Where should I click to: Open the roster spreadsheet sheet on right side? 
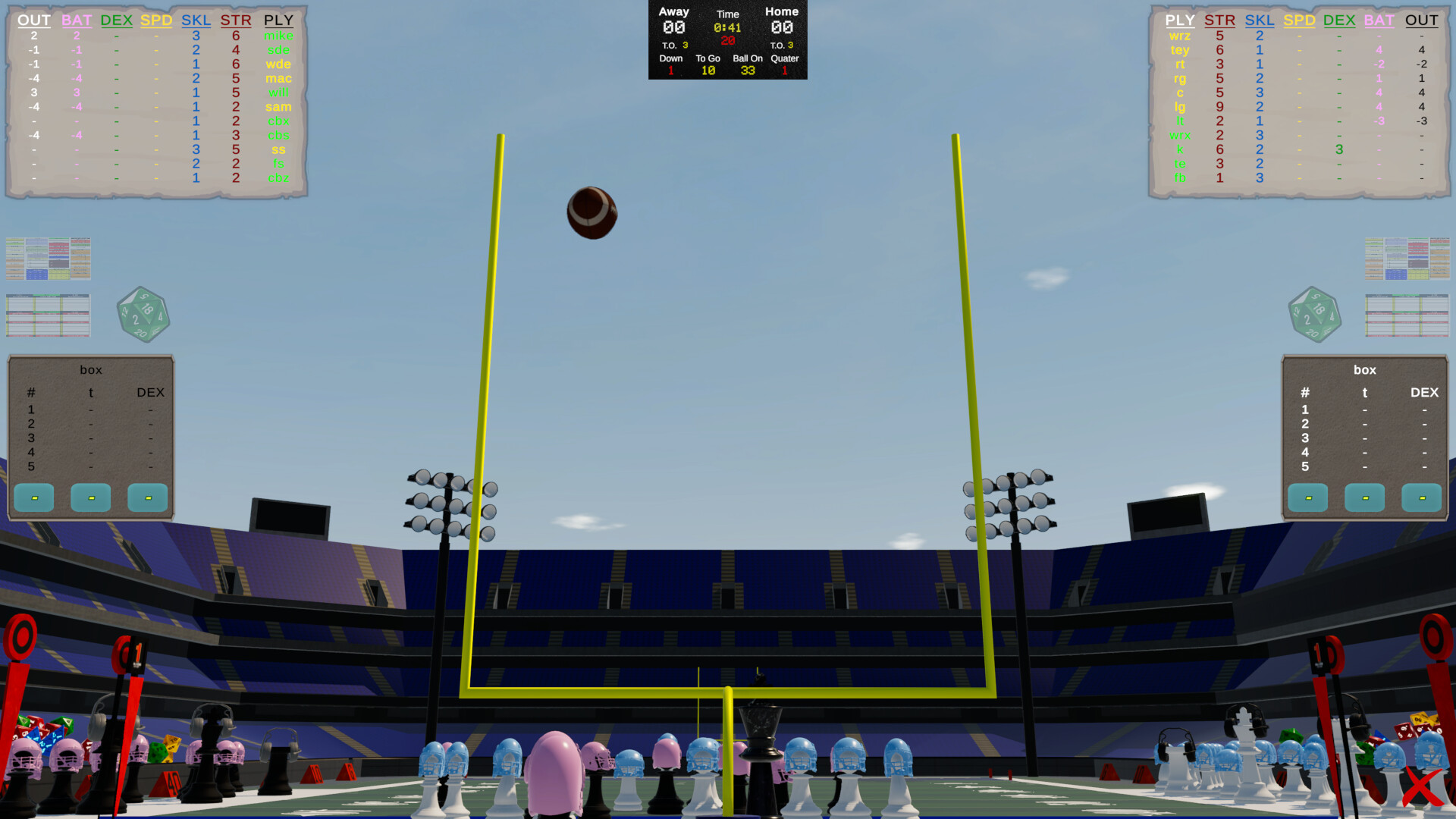(x=1407, y=315)
